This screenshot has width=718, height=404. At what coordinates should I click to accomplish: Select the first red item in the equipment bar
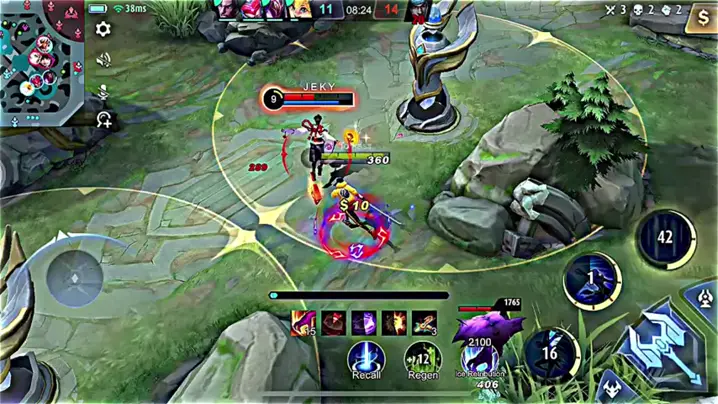[x=303, y=322]
